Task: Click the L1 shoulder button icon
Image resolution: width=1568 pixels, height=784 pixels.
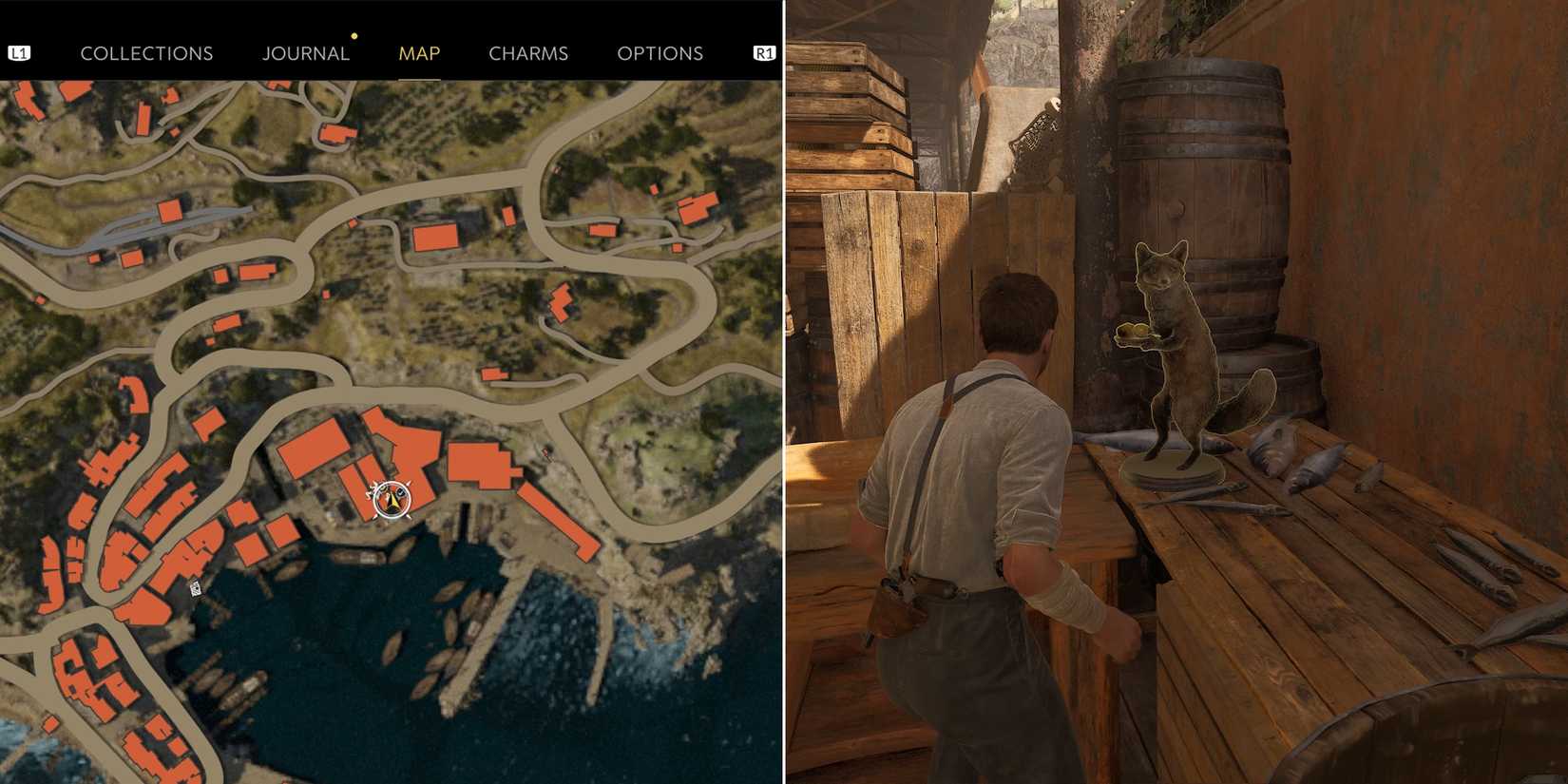Action: click(x=21, y=52)
